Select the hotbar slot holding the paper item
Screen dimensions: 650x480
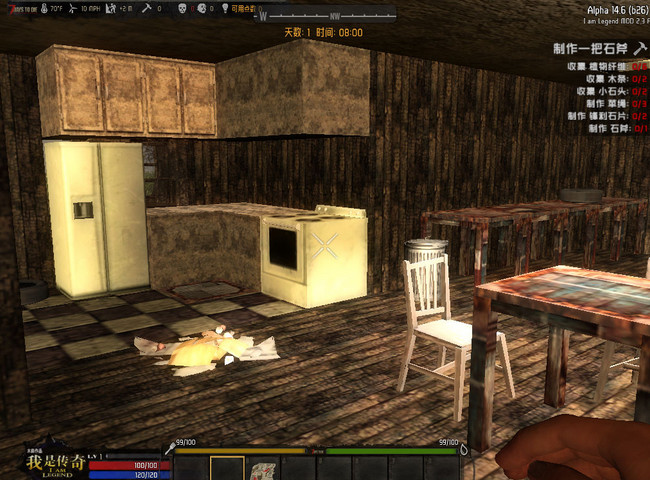[x=264, y=469]
